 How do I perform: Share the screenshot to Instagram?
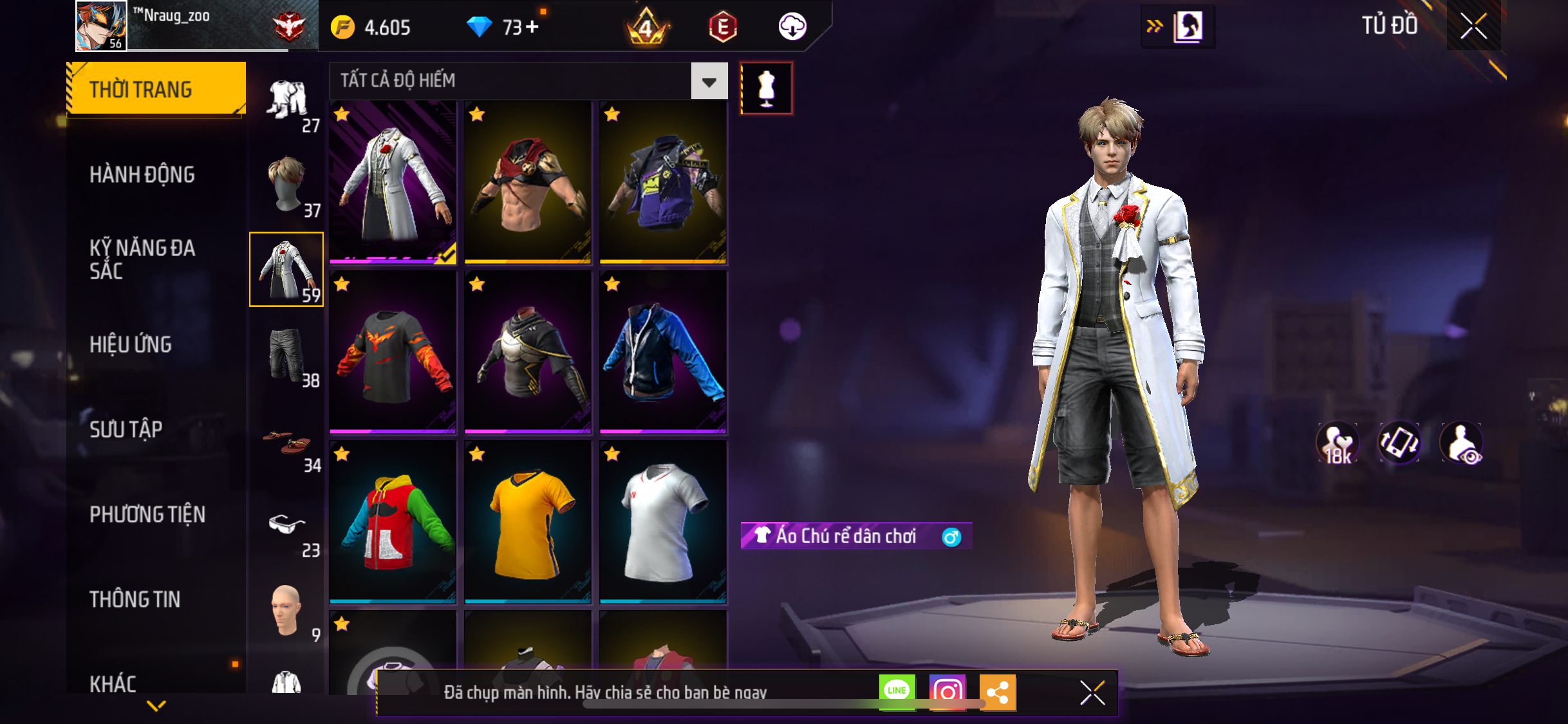tap(947, 692)
